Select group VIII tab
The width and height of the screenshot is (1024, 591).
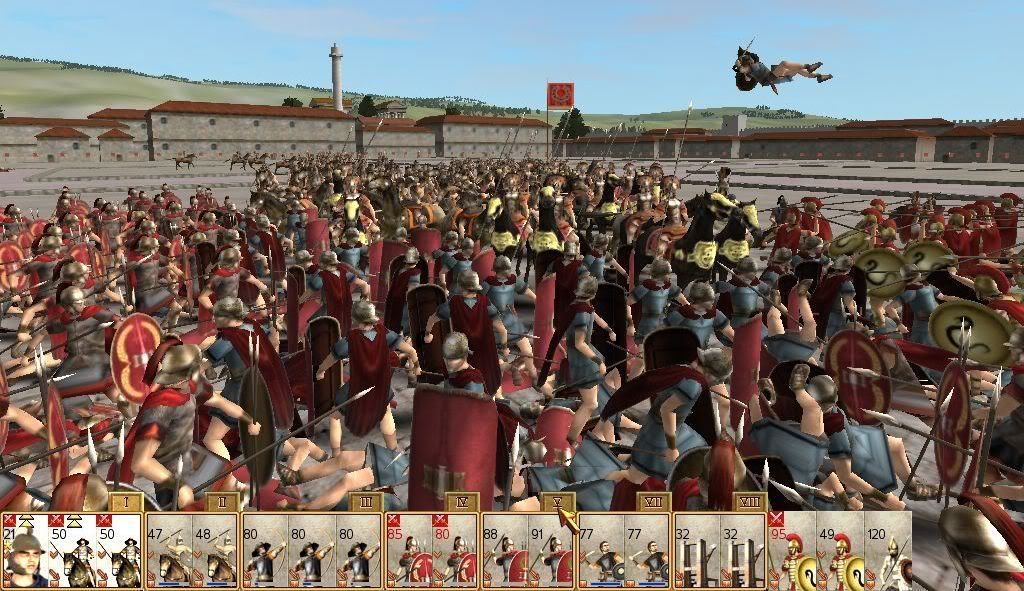point(750,502)
